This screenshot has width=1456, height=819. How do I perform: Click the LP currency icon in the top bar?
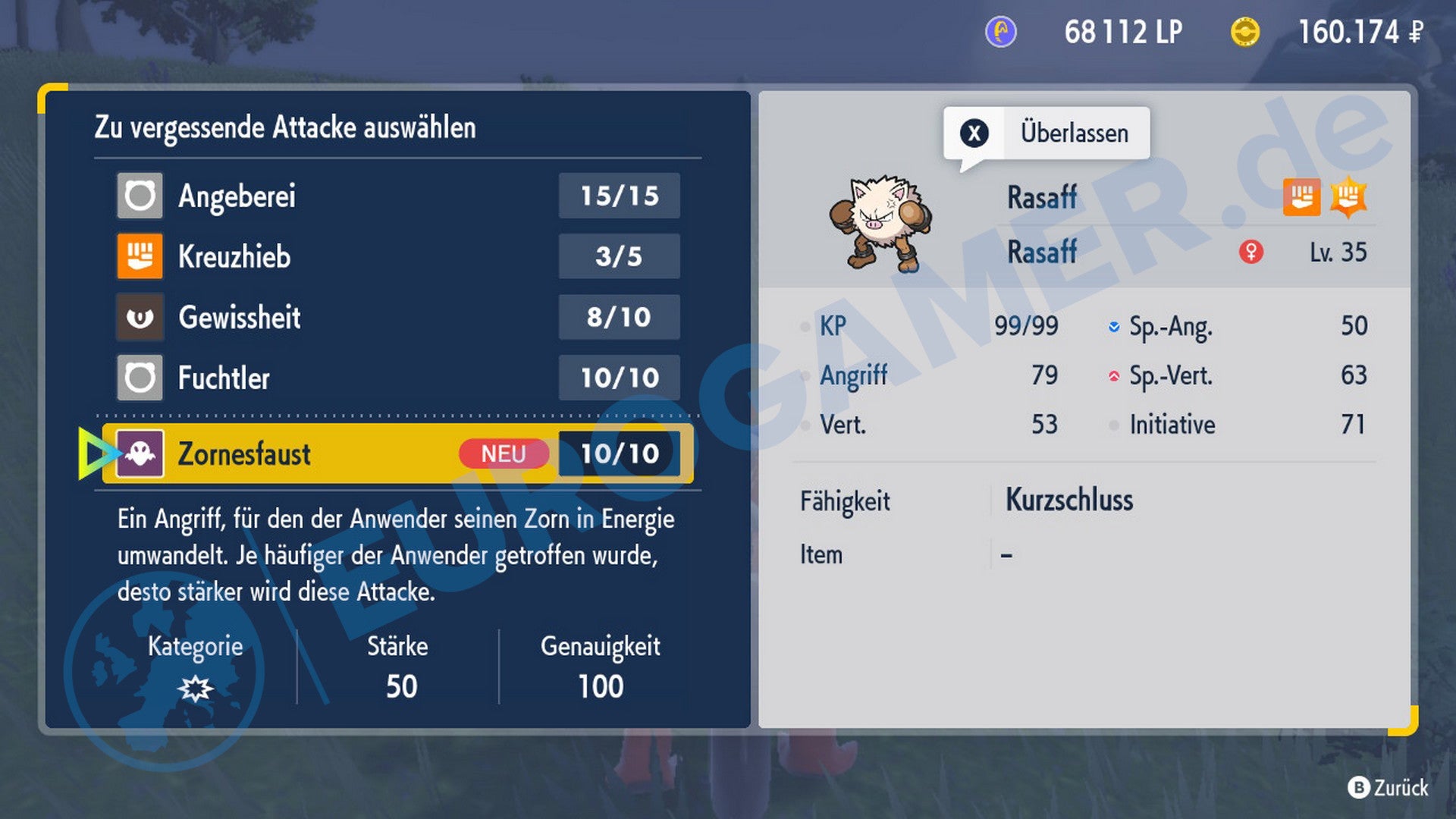click(x=1003, y=32)
